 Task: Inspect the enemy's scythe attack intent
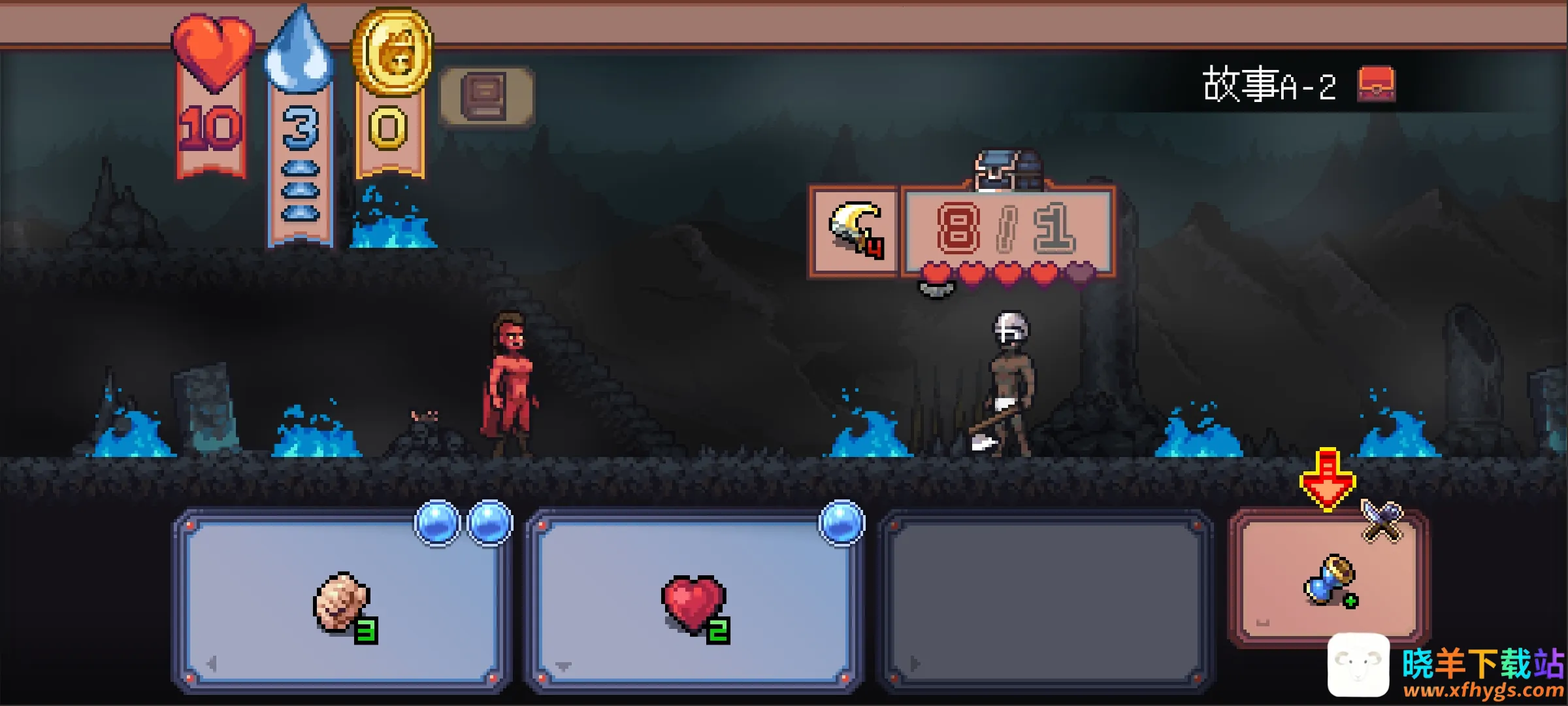point(854,231)
